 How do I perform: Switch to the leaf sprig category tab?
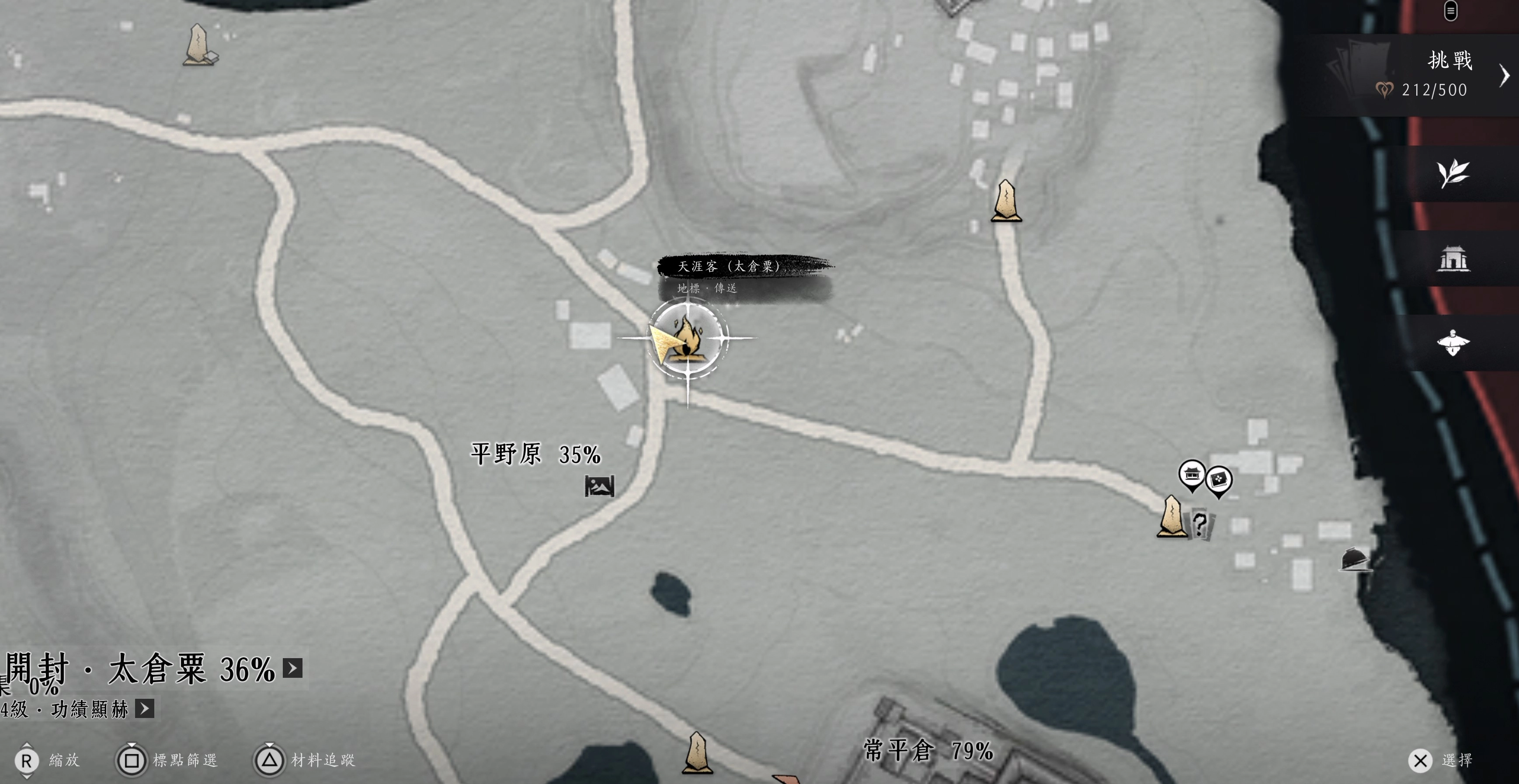[x=1452, y=173]
